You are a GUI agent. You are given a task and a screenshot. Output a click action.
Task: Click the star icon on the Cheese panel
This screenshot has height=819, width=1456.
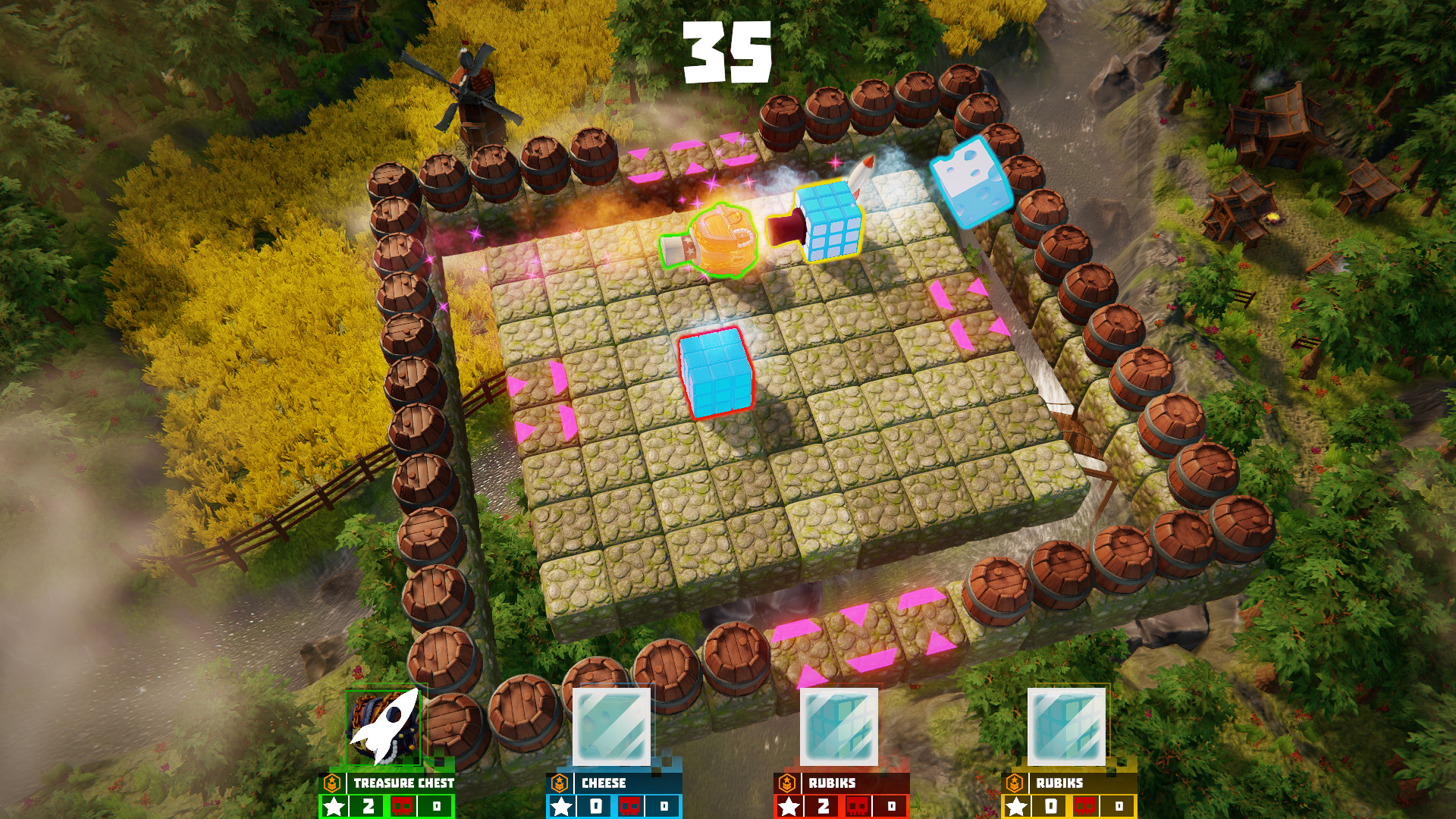(561, 805)
